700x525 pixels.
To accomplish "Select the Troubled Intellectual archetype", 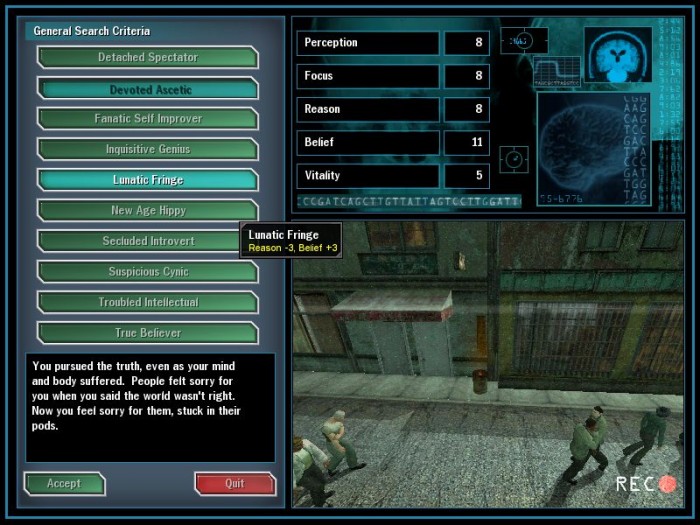I will 148,302.
